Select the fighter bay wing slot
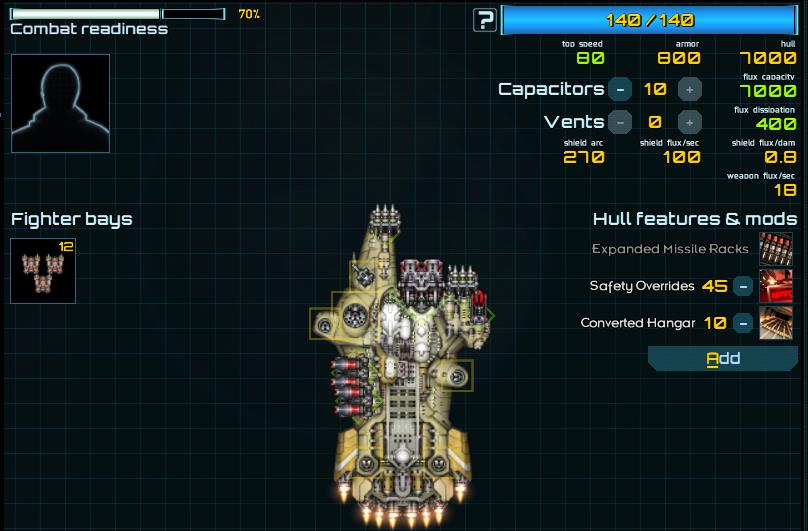Screen dimensions: 808x531 [x=43, y=270]
